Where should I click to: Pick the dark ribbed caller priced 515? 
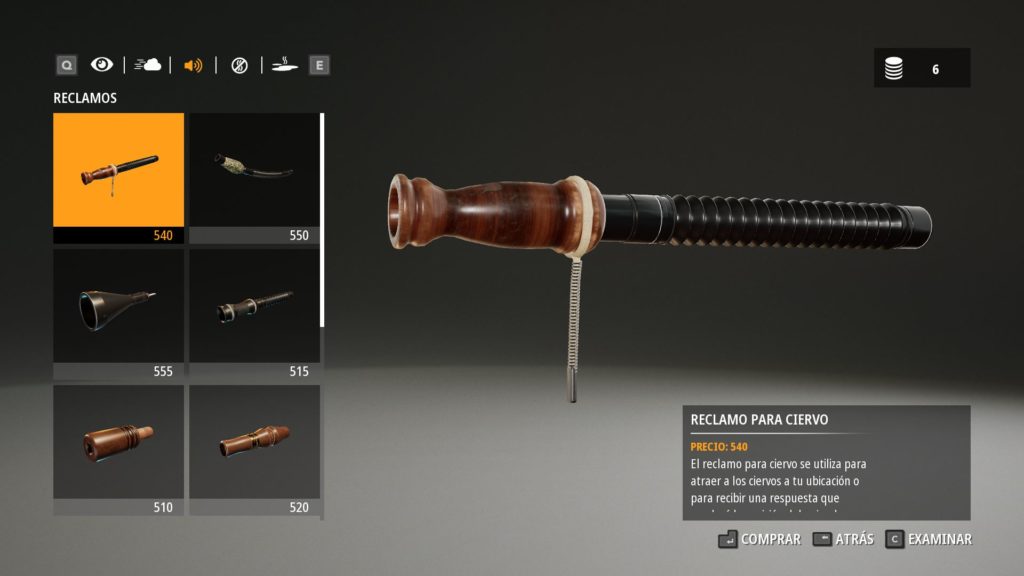[x=254, y=313]
